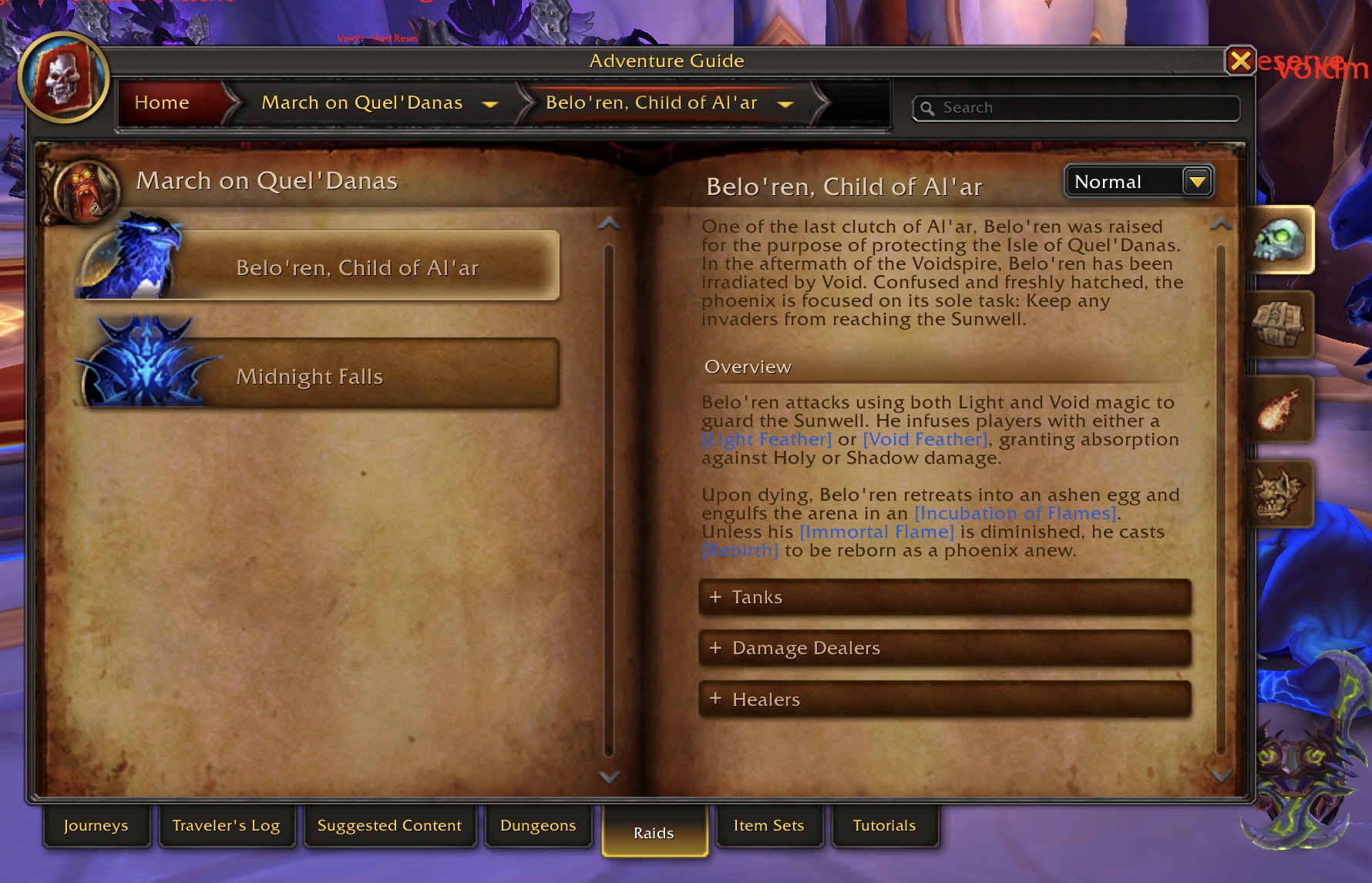This screenshot has width=1372, height=883.
Task: Open the Normal difficulty dropdown
Action: point(1197,182)
